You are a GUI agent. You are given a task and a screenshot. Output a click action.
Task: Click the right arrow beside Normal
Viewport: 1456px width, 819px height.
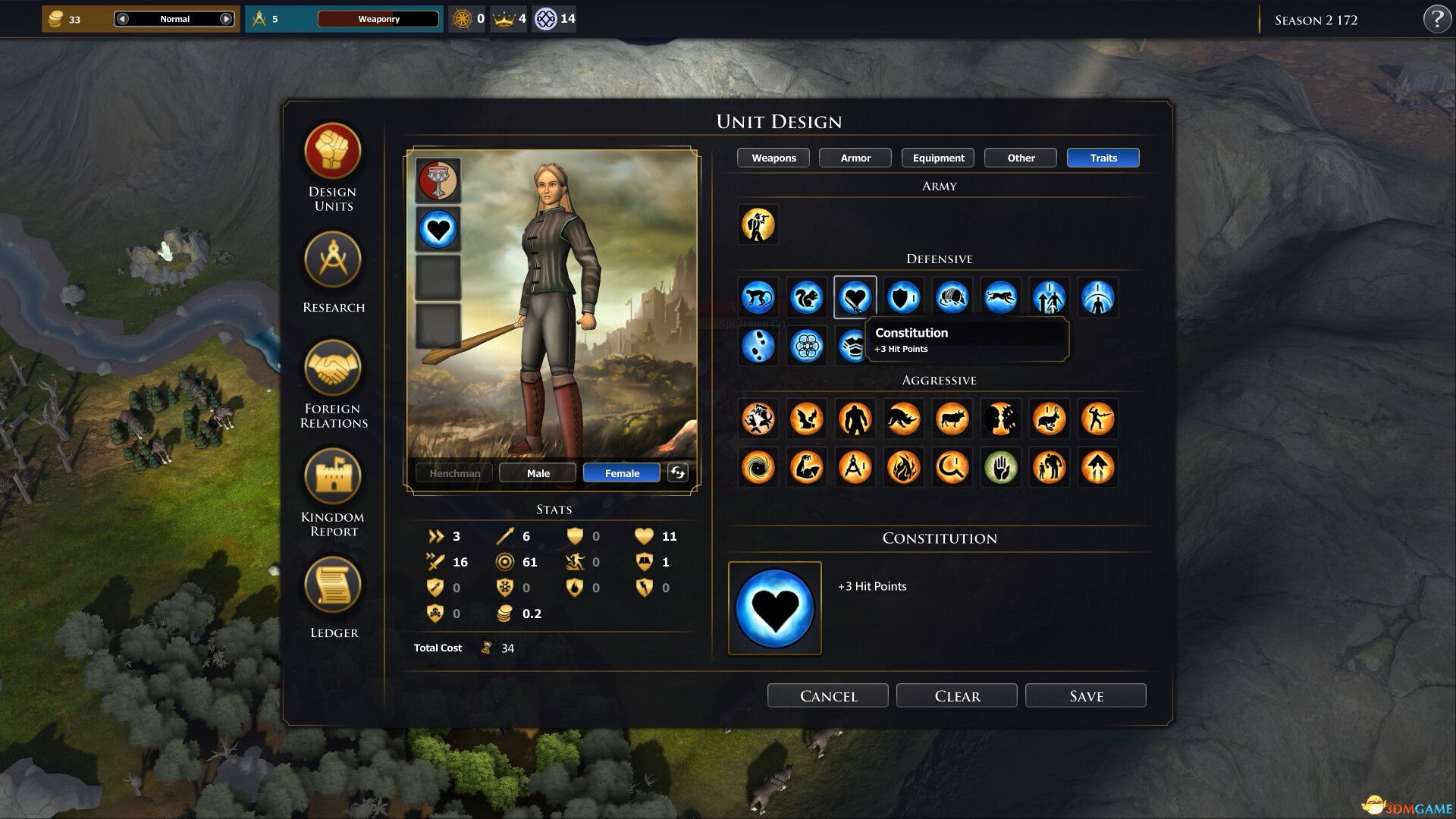[x=225, y=18]
